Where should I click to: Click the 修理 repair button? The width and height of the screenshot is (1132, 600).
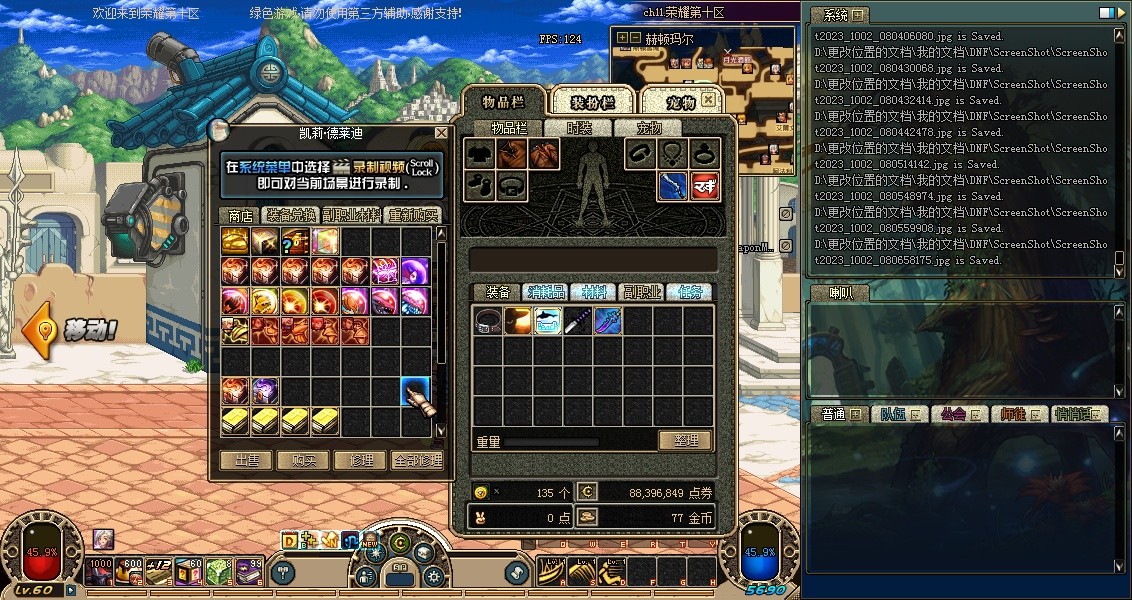[x=360, y=460]
